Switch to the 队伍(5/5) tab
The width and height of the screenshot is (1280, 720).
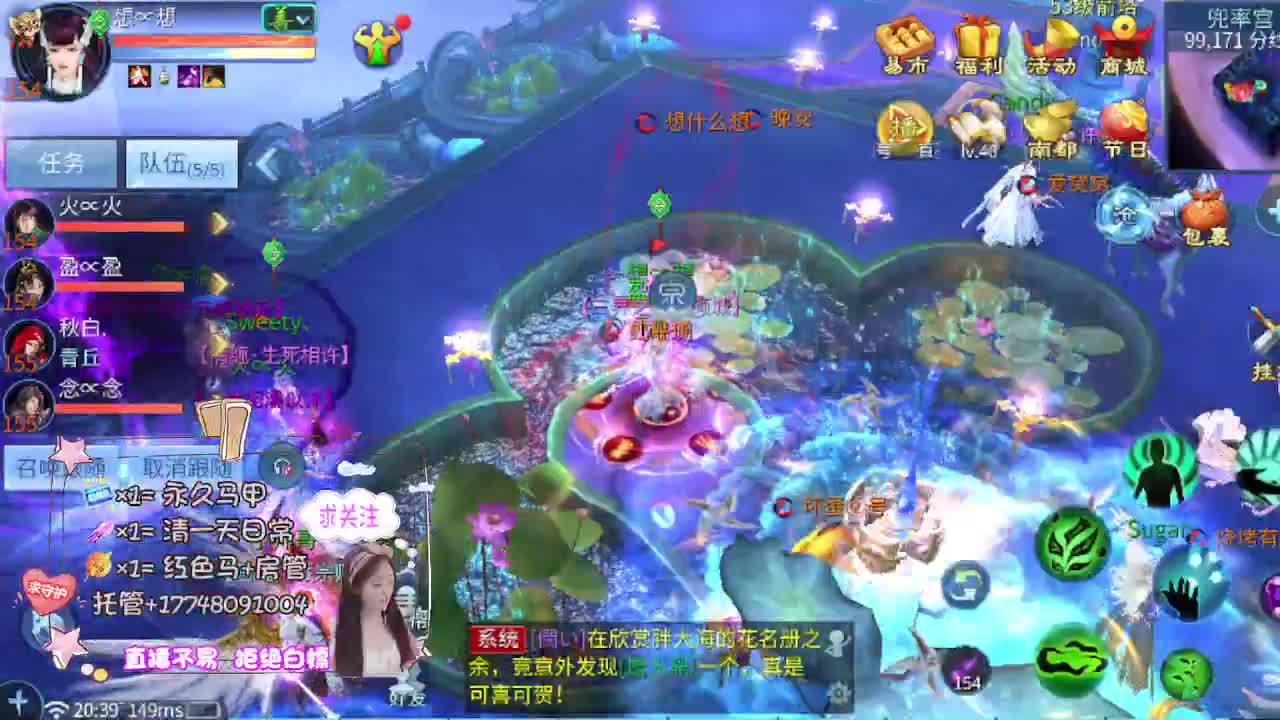(x=180, y=162)
